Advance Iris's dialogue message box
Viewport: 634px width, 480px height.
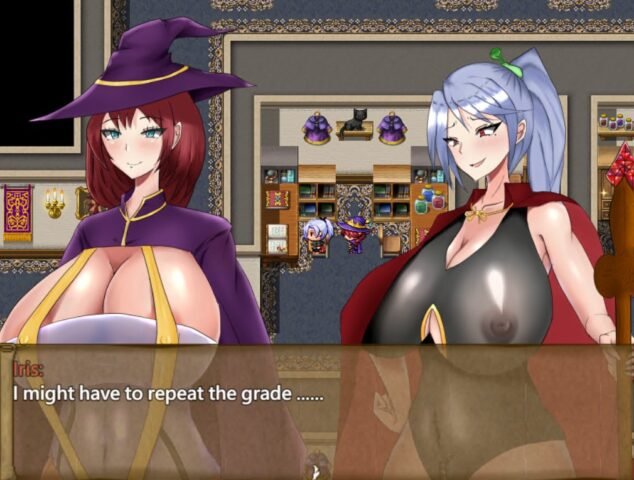pos(316,412)
